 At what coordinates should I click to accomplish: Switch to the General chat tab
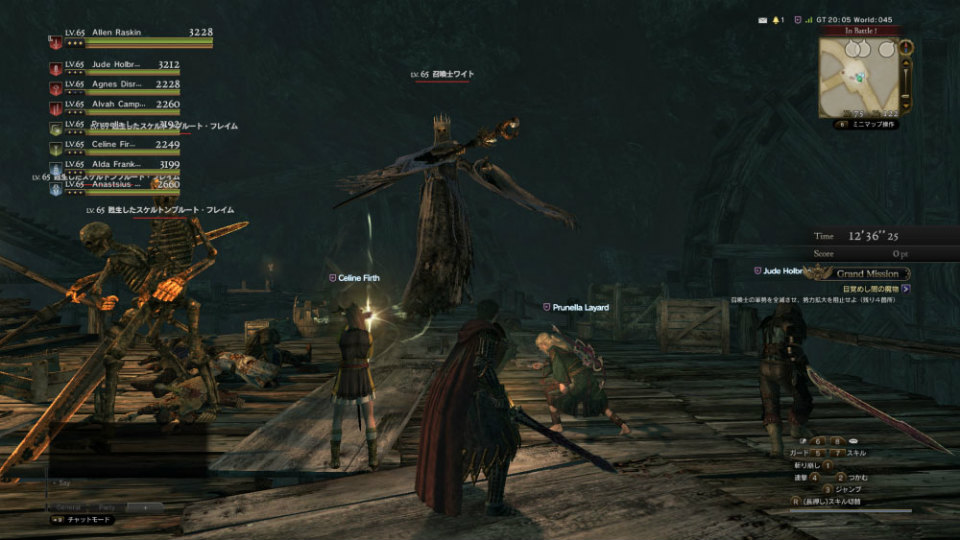pyautogui.click(x=67, y=507)
